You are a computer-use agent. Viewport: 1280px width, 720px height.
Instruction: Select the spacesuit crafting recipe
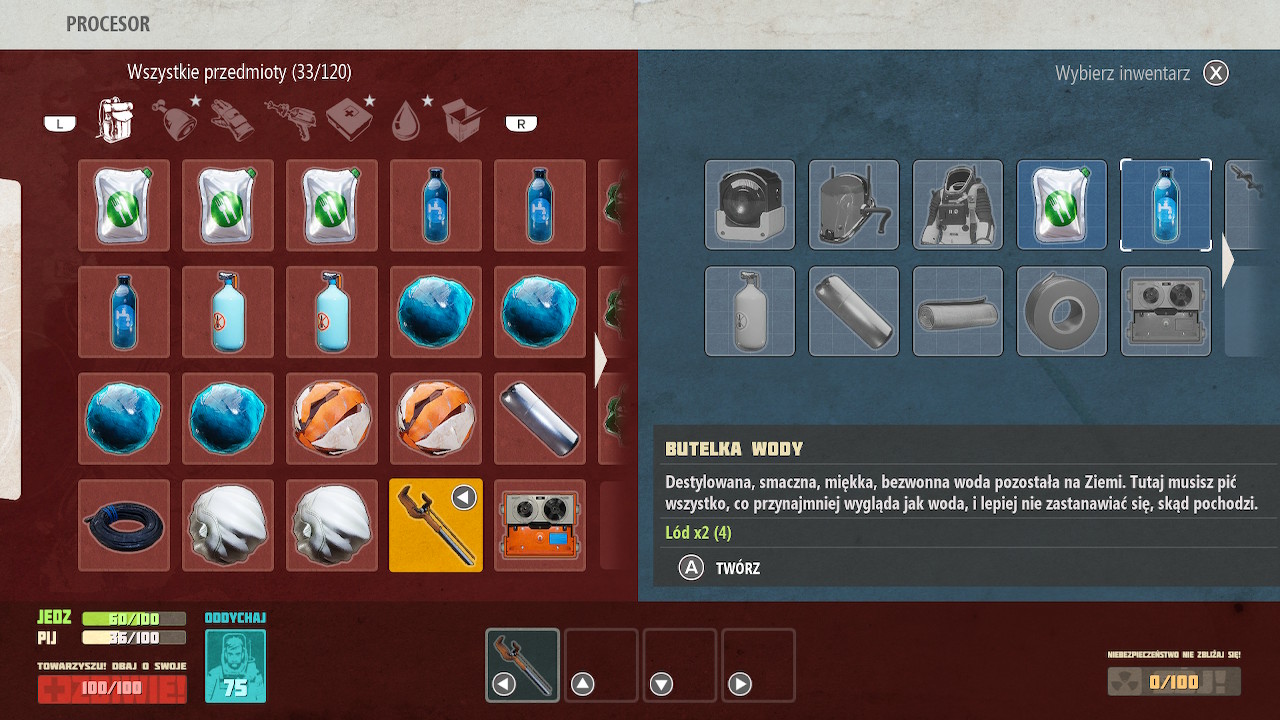point(958,205)
